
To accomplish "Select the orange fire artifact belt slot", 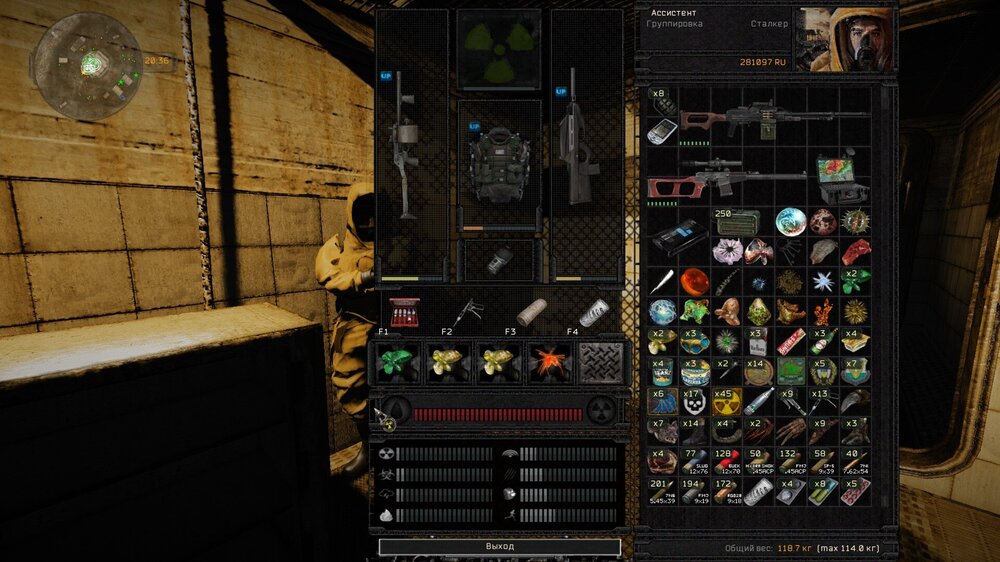I will 549,363.
